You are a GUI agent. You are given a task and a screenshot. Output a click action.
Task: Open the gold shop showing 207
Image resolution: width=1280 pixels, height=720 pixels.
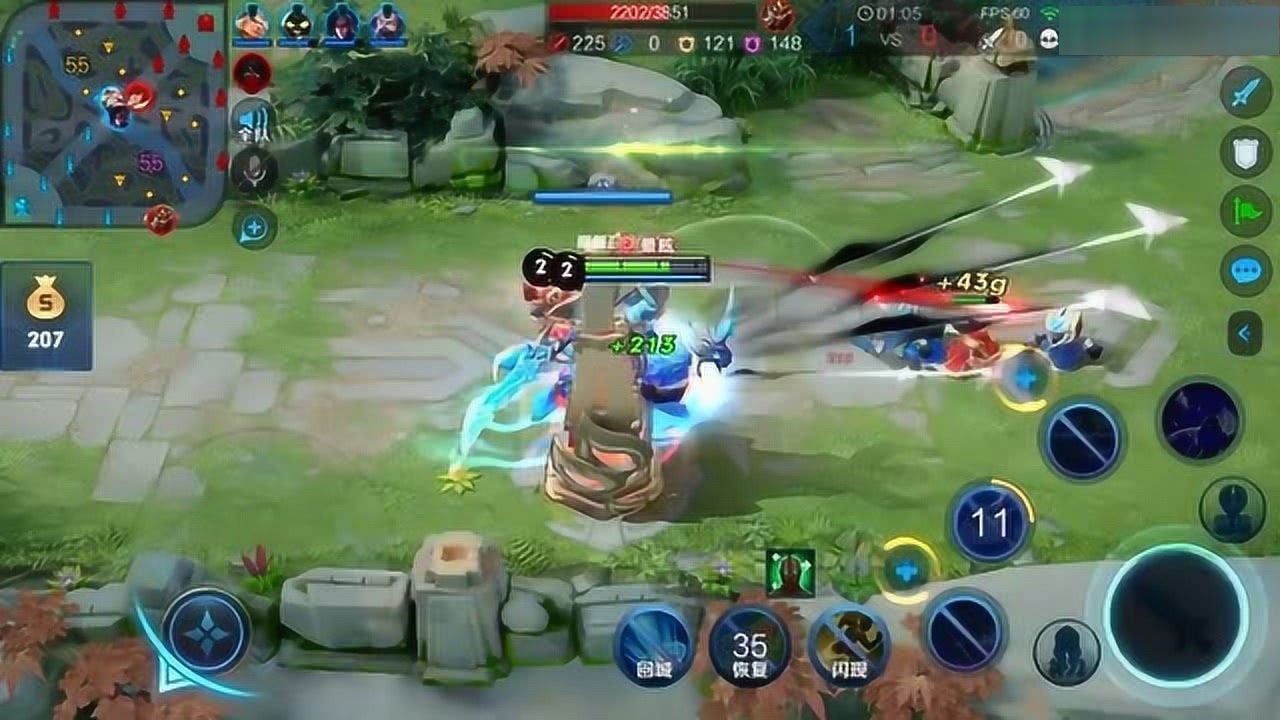coord(46,315)
